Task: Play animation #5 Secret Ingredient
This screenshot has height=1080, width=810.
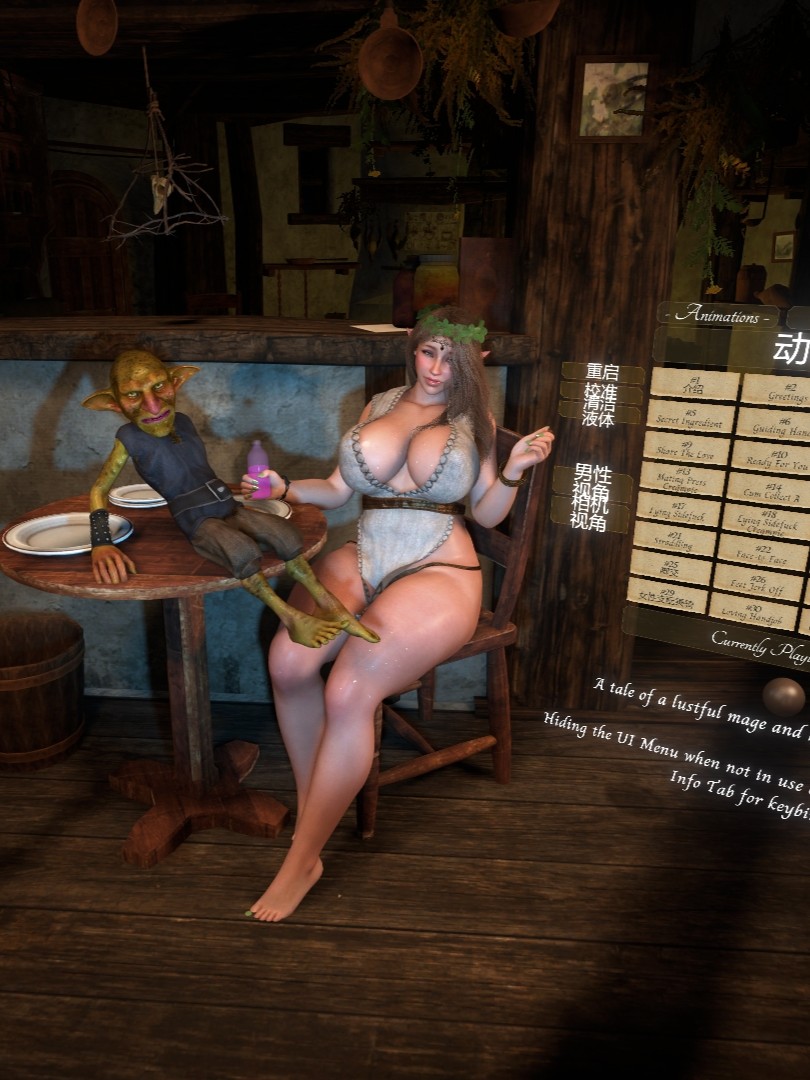Action: coord(690,415)
